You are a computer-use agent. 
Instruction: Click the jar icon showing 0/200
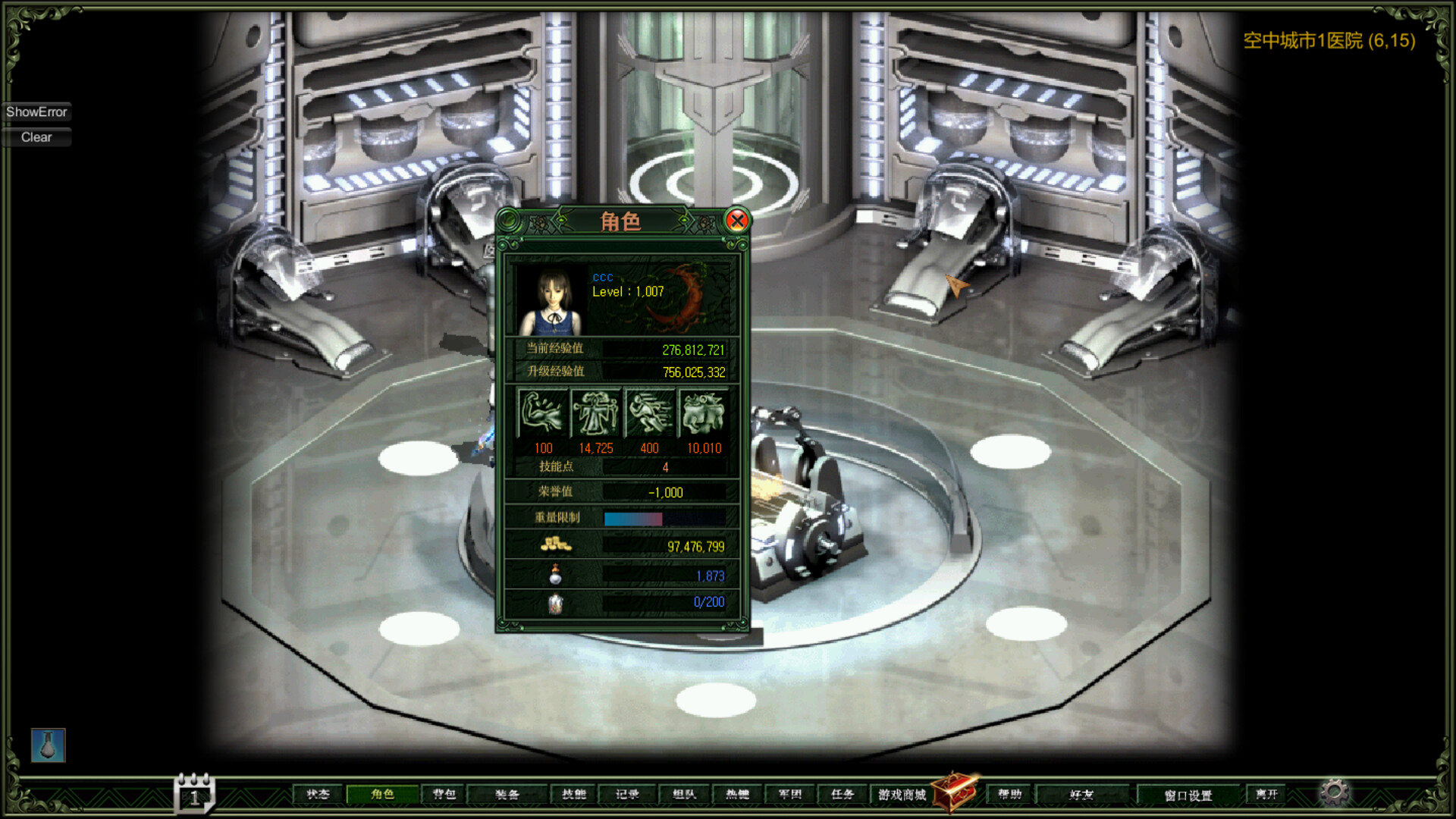click(x=554, y=601)
